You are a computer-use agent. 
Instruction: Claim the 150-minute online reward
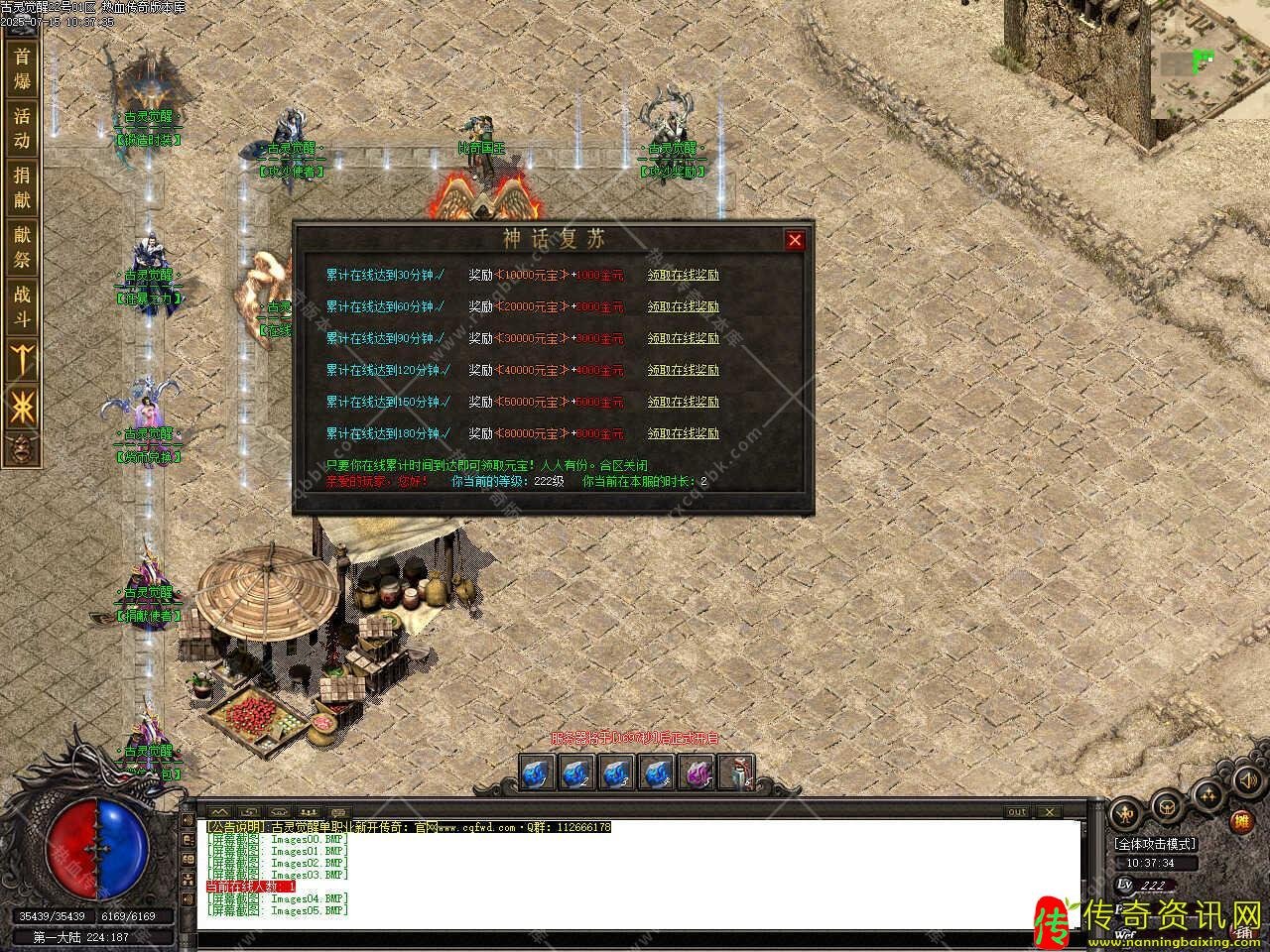tap(684, 402)
